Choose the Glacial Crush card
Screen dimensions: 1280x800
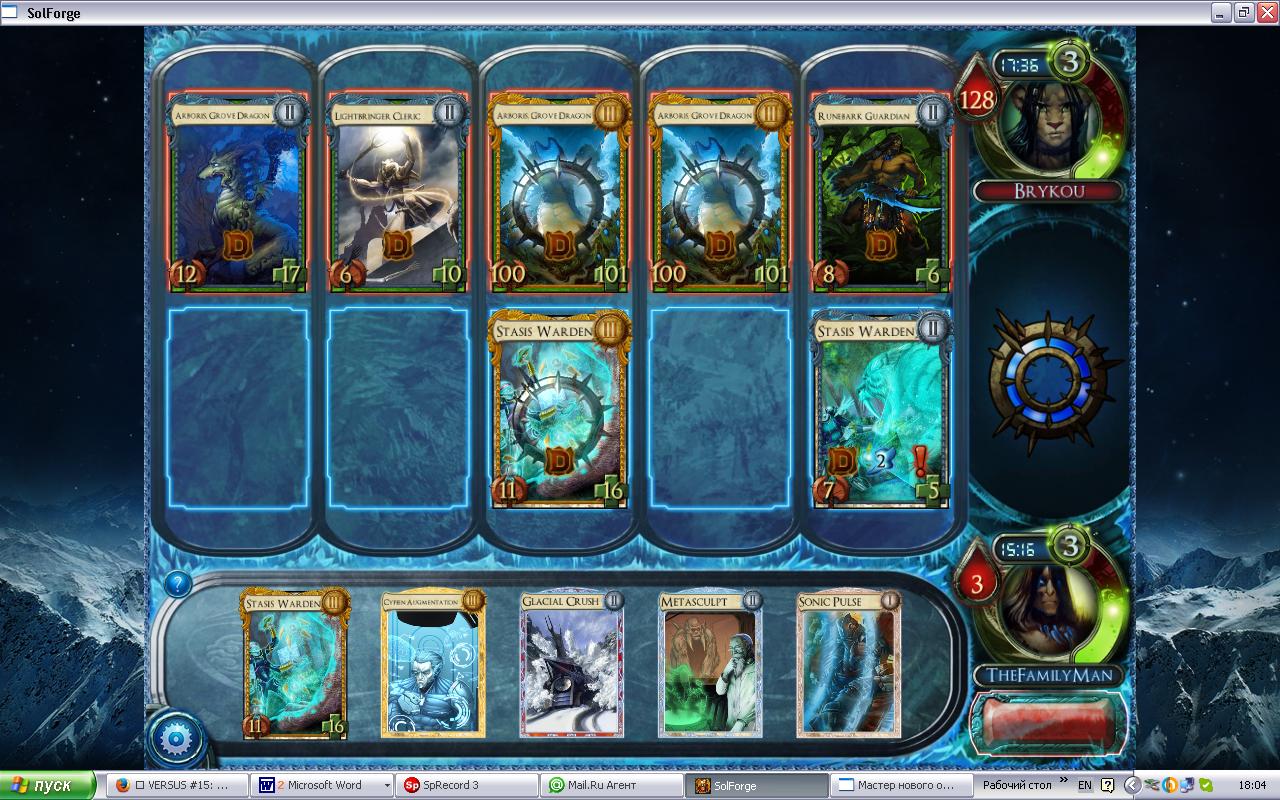[x=571, y=664]
